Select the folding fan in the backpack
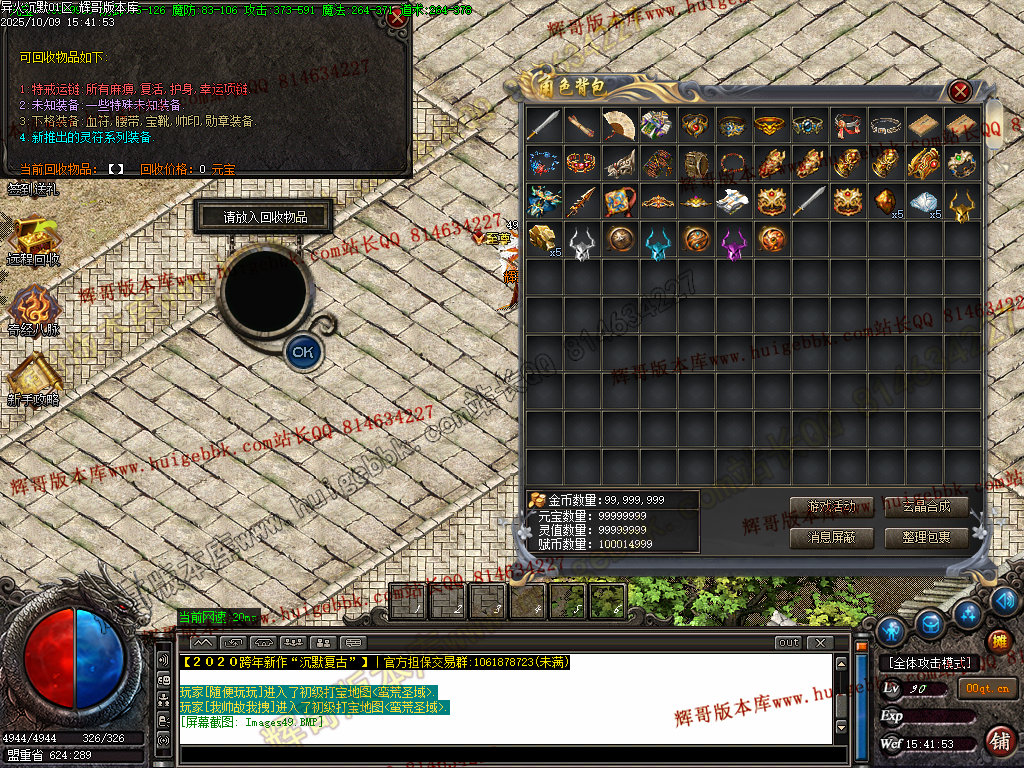Image resolution: width=1024 pixels, height=768 pixels. 619,125
